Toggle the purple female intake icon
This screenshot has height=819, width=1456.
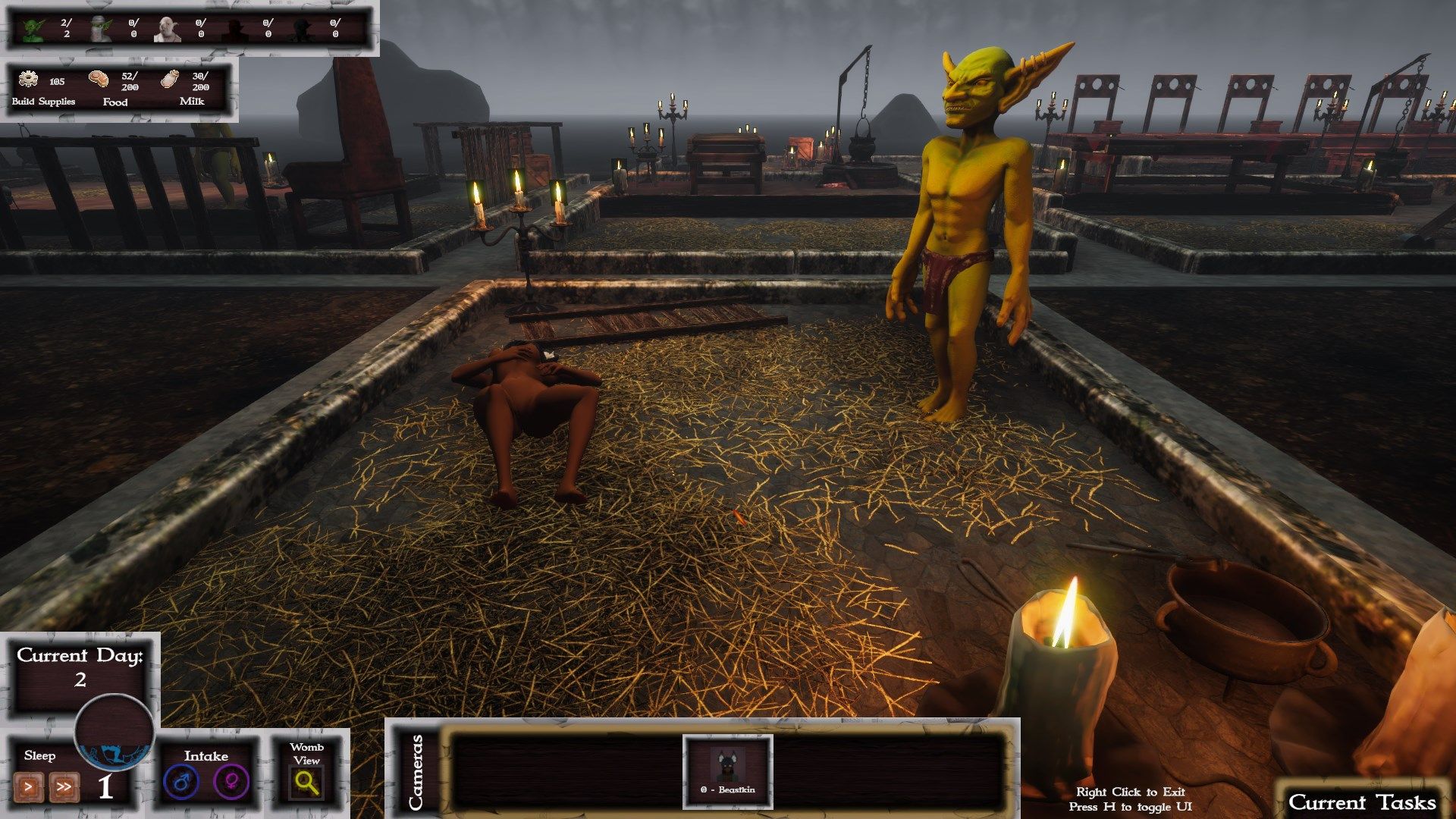(231, 782)
